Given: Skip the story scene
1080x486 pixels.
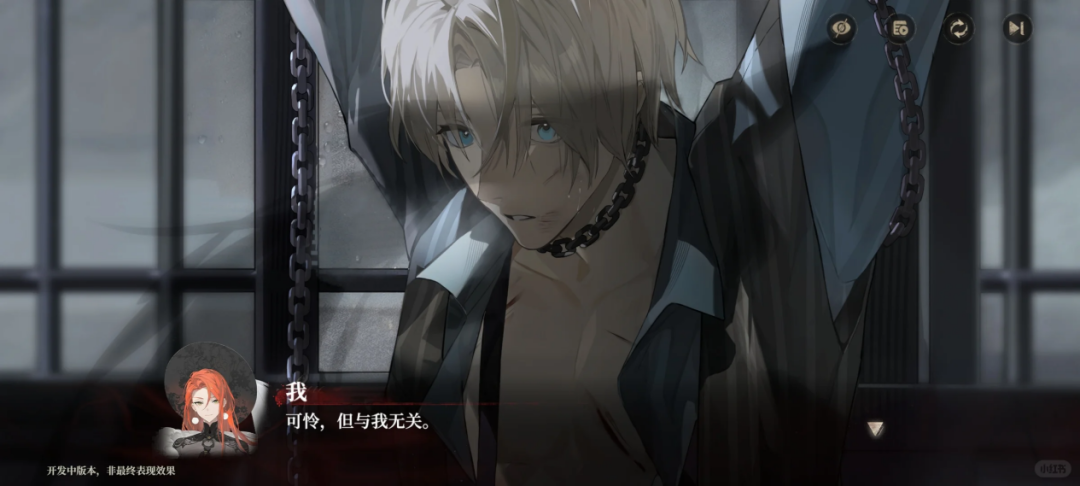Looking at the screenshot, I should click(1016, 29).
